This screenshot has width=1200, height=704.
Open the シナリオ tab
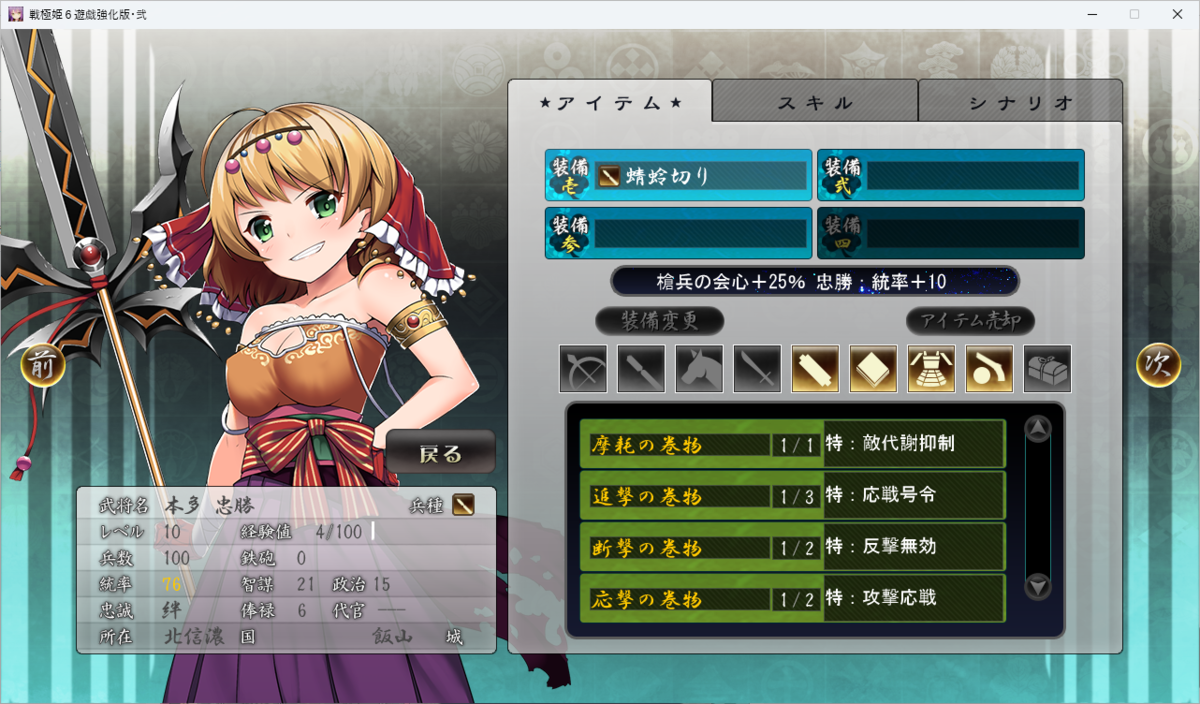(1020, 102)
